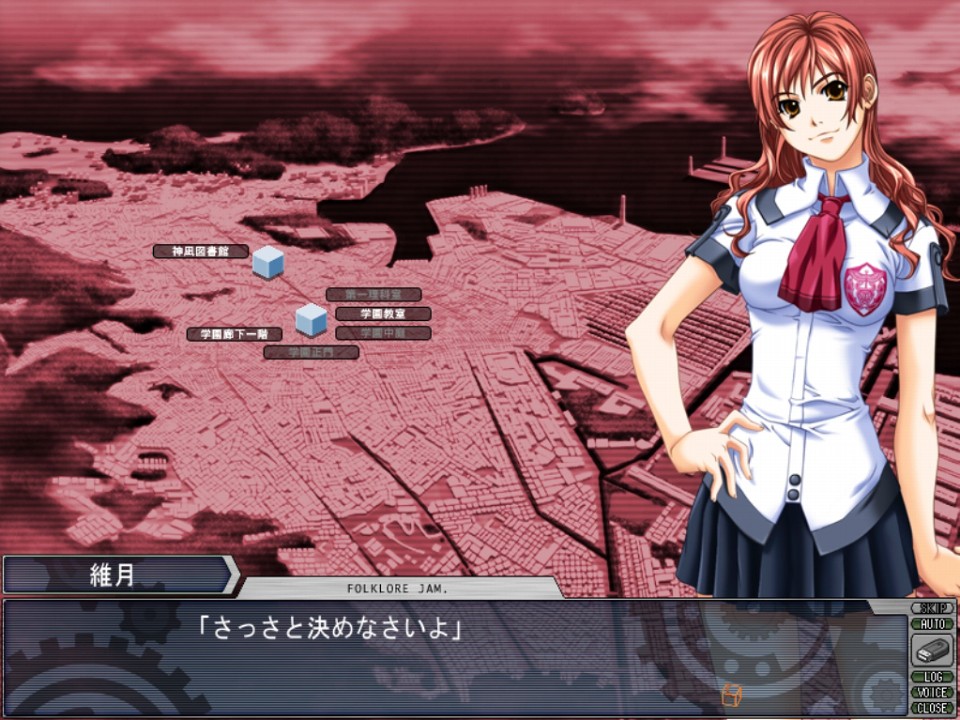
Task: Select the dimmed 第一理科室 location label
Action: coord(373,295)
